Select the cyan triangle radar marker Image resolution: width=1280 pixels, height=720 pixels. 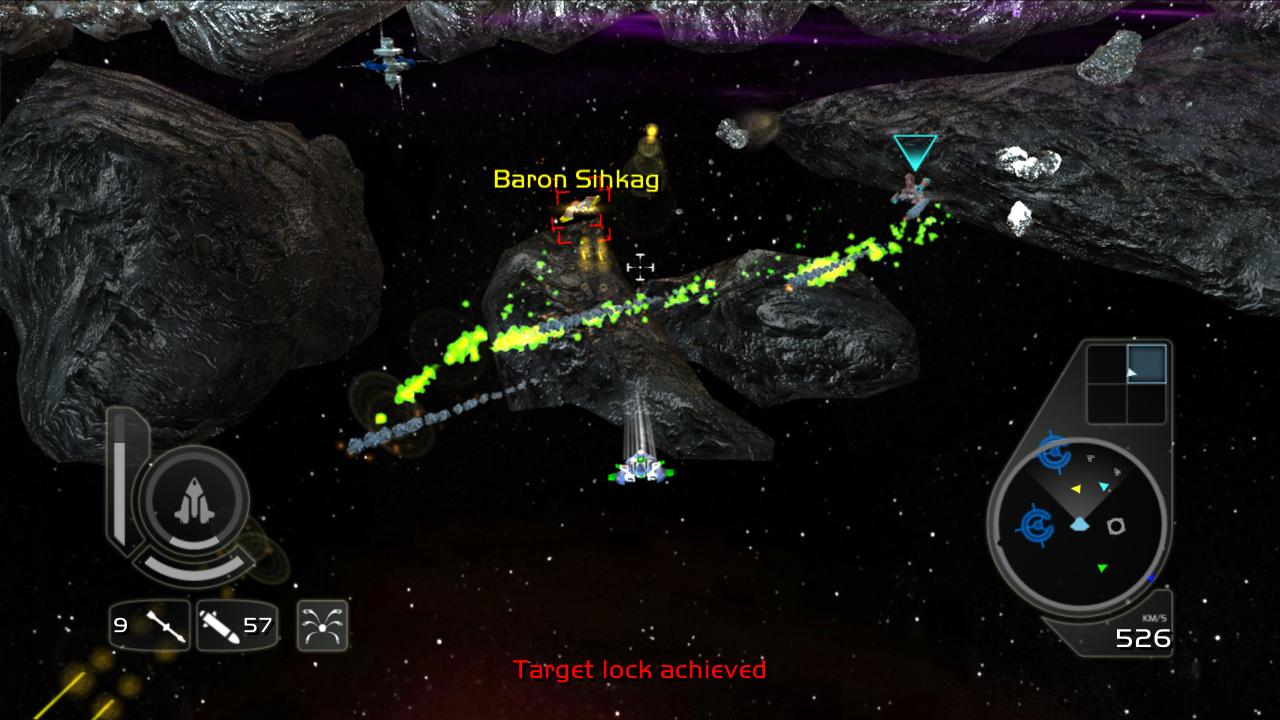(x=1104, y=487)
